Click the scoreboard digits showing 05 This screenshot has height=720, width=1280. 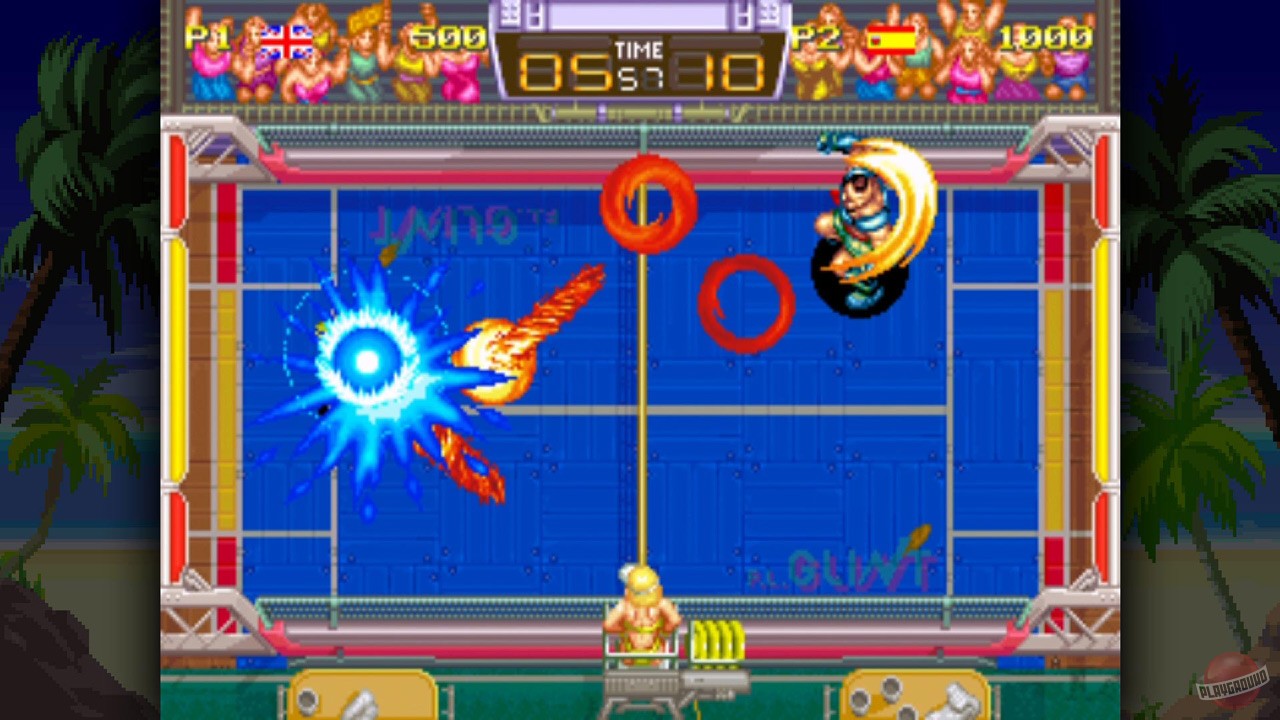point(565,72)
